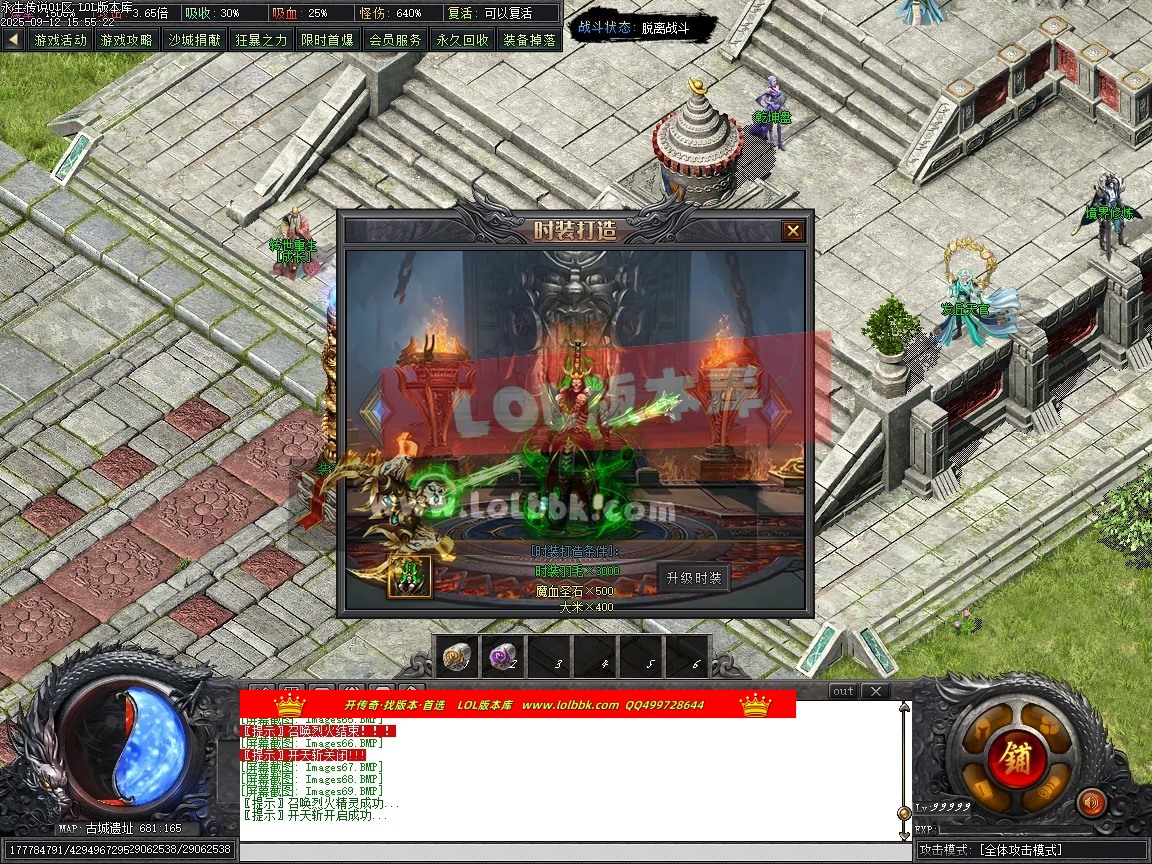Open 会员服务 member services

click(395, 40)
